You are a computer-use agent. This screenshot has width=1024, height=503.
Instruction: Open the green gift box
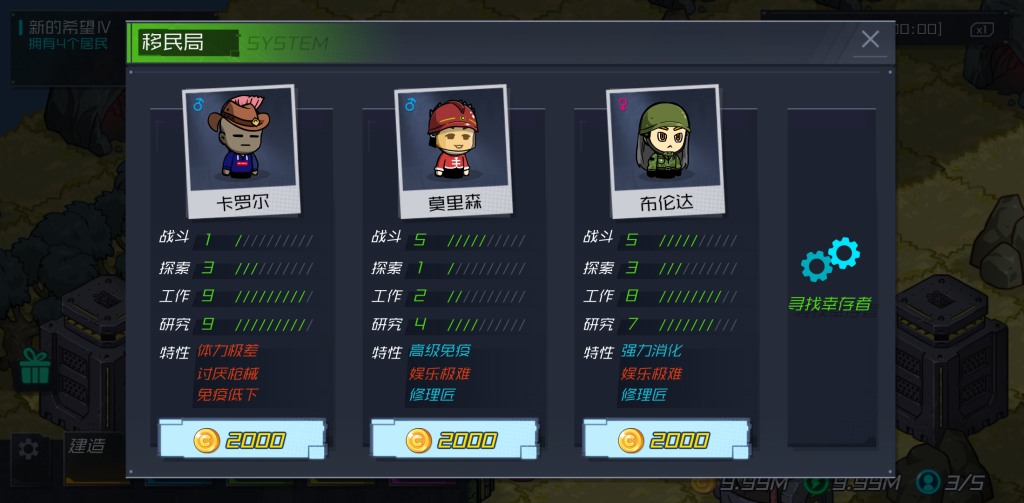pos(34,367)
